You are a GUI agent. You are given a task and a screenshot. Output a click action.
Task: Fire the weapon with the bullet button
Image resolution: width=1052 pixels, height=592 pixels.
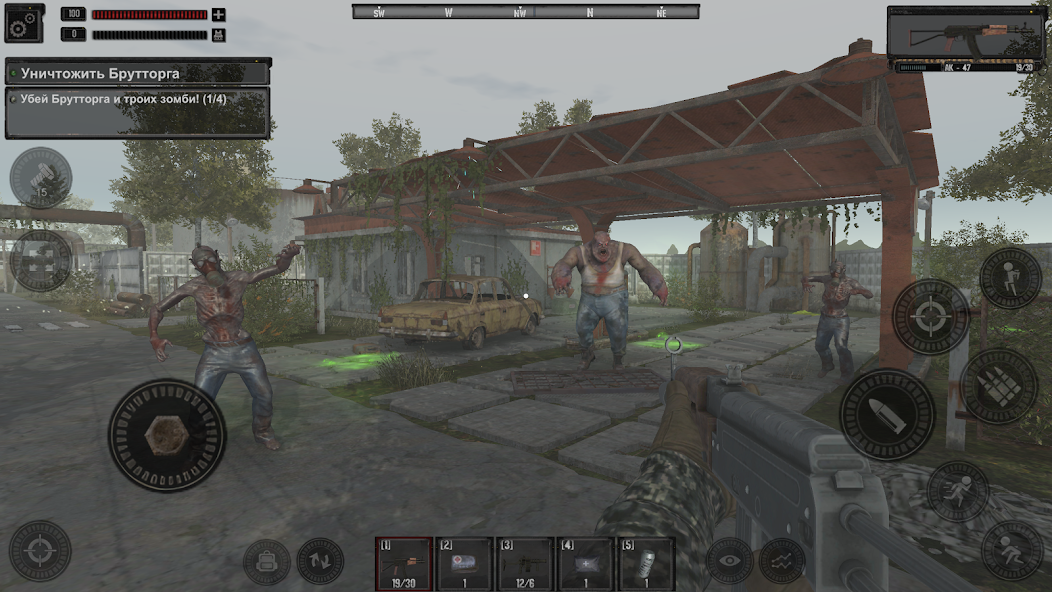(x=887, y=415)
